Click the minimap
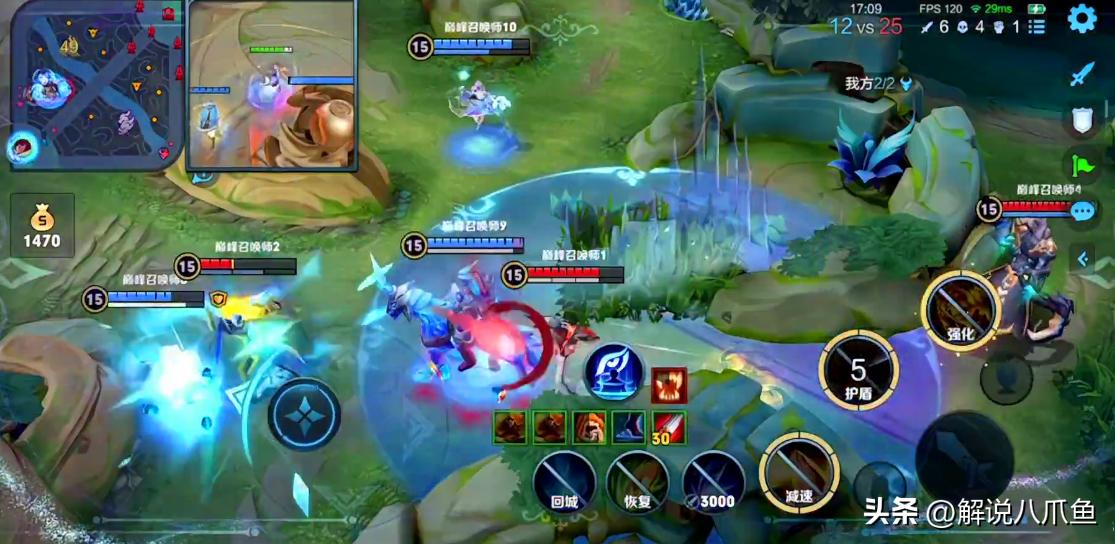This screenshot has height=544, width=1115. [95, 84]
